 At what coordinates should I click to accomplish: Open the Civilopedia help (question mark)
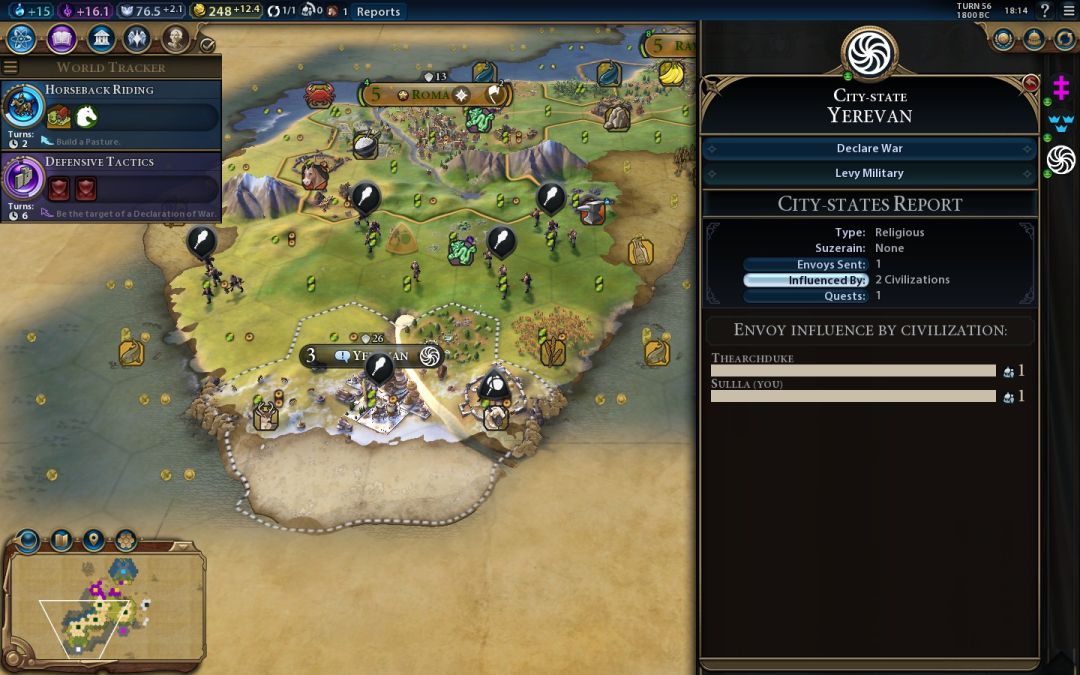tap(1045, 11)
